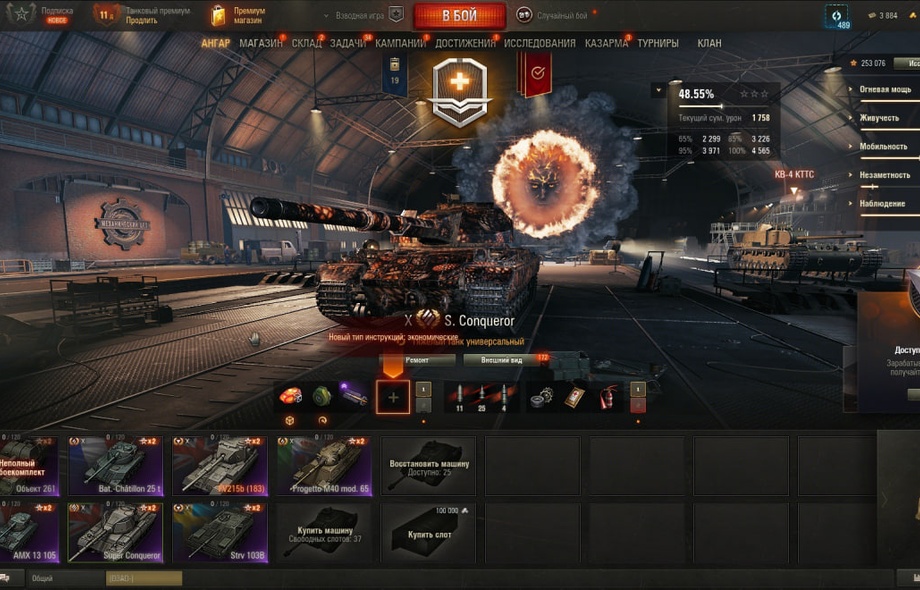
Task: Open the Случайный бой mode selector
Action: click(553, 15)
